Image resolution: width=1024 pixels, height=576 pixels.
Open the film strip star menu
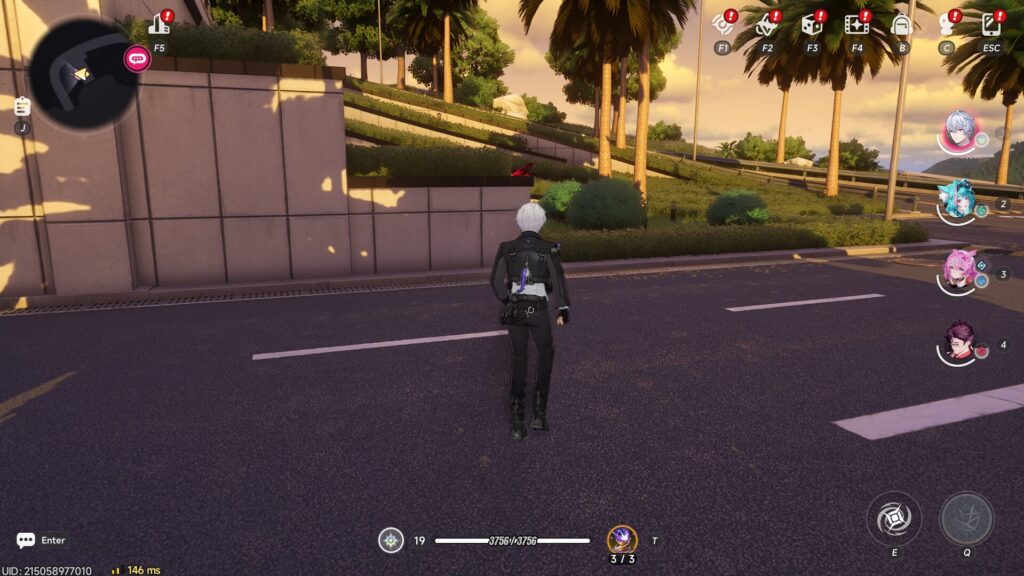point(856,25)
